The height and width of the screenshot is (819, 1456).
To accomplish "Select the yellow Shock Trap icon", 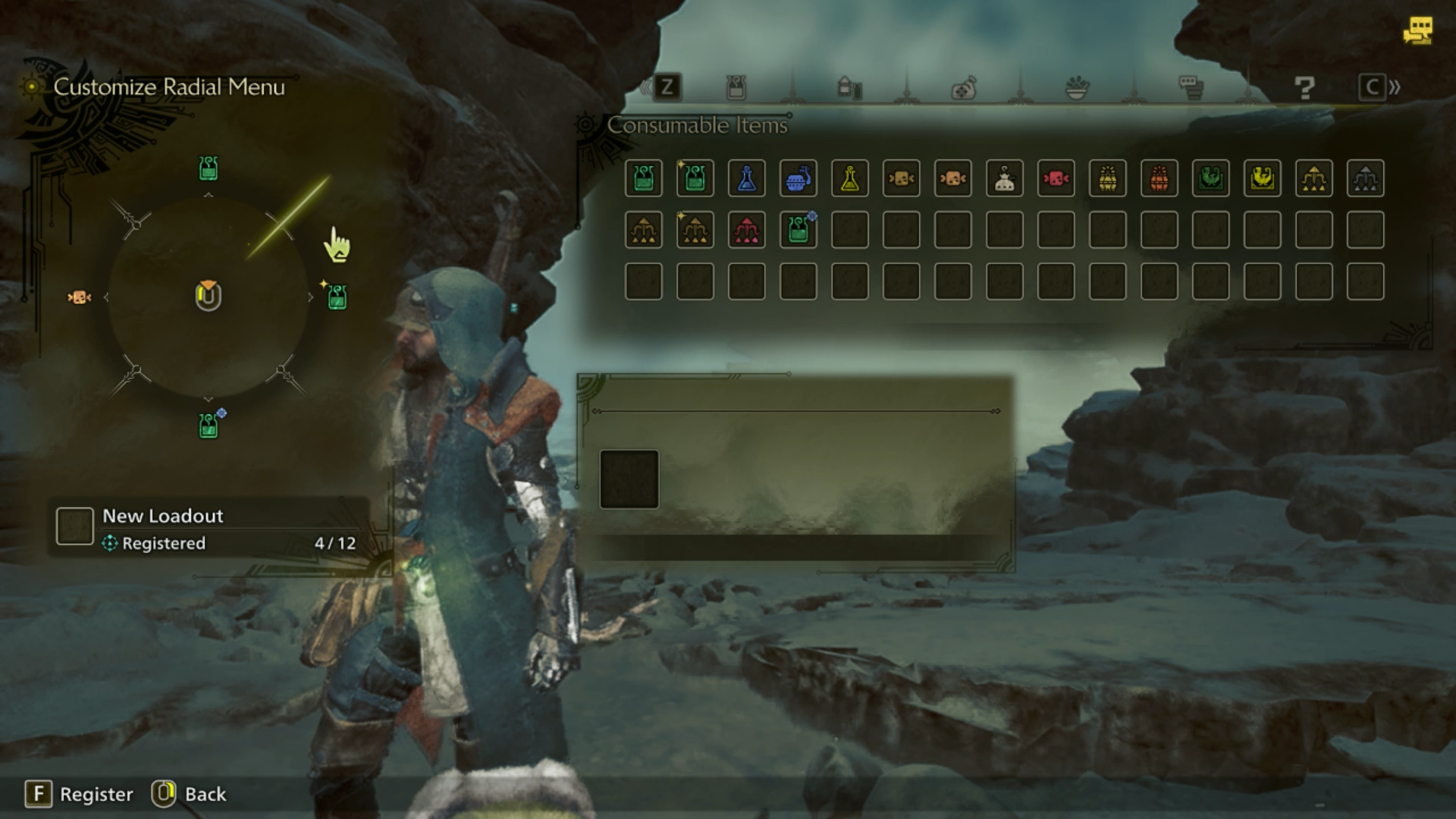I will (x=1263, y=178).
